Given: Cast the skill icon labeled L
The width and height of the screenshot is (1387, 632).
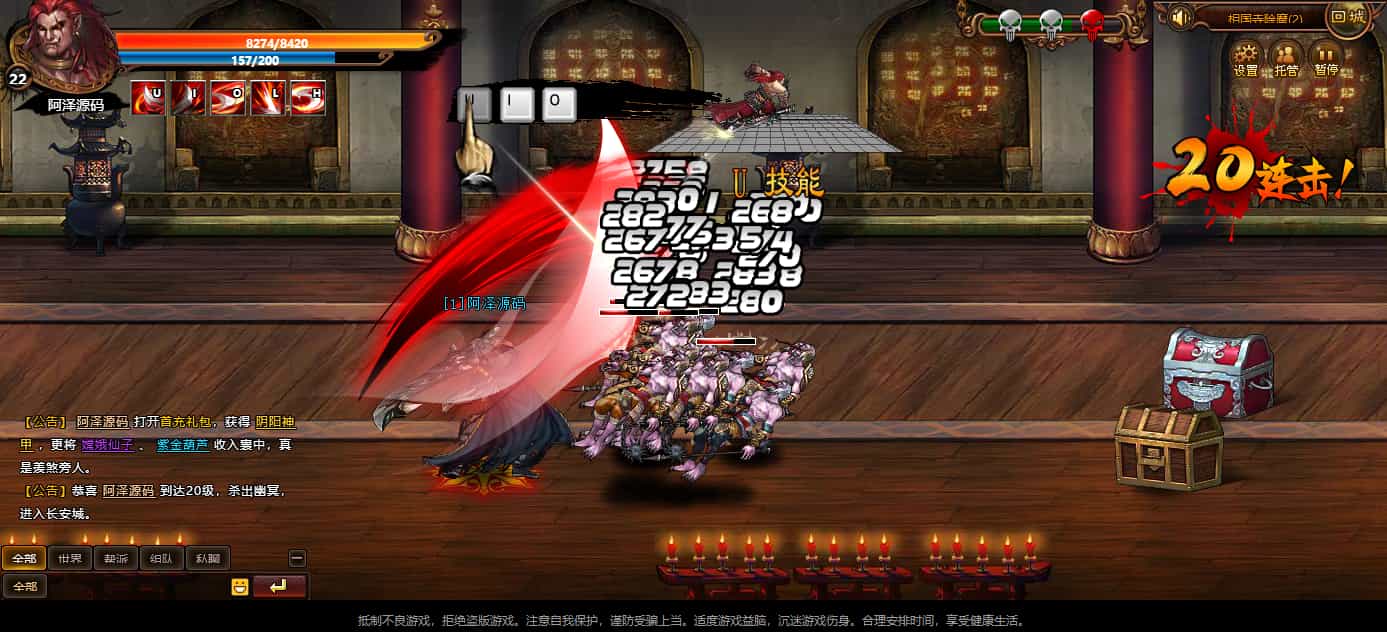Looking at the screenshot, I should pyautogui.click(x=268, y=98).
